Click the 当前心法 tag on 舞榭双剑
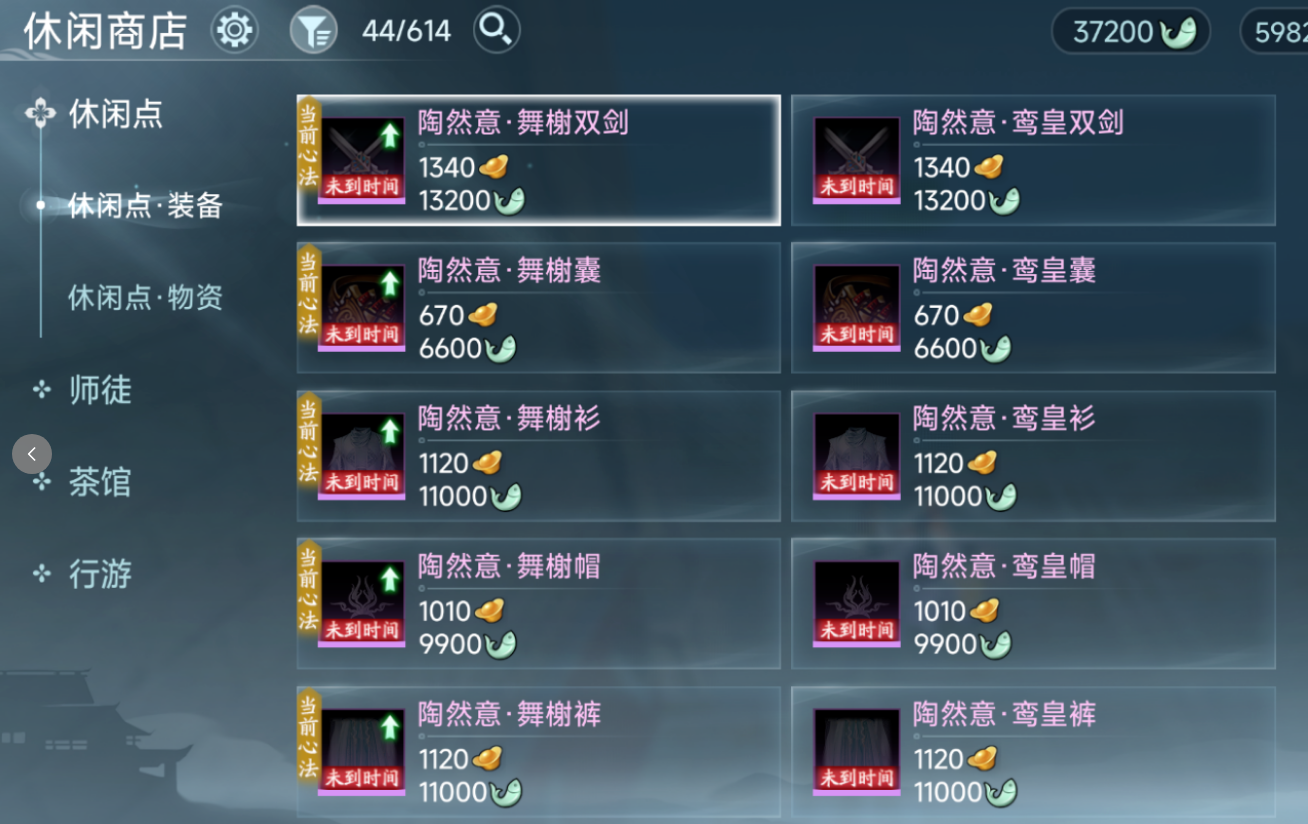This screenshot has width=1308, height=824. point(308,148)
